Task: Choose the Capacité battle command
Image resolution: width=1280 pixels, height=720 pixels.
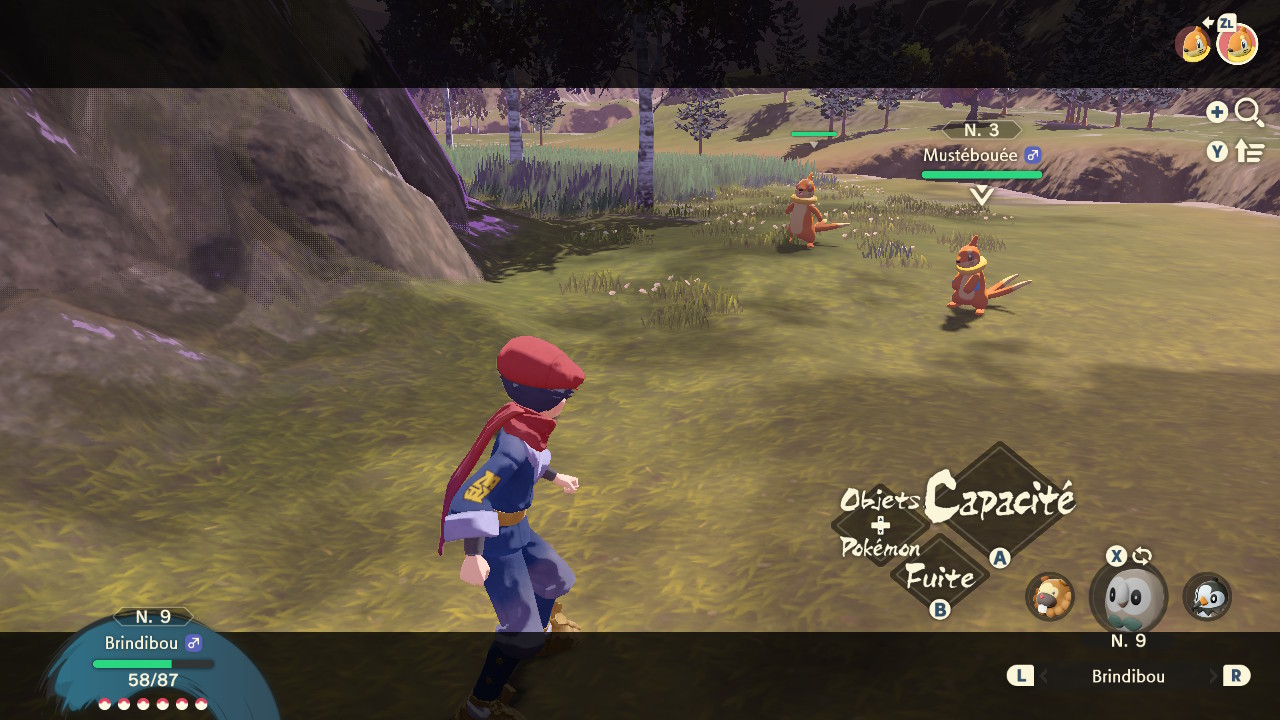Action: tap(1000, 499)
